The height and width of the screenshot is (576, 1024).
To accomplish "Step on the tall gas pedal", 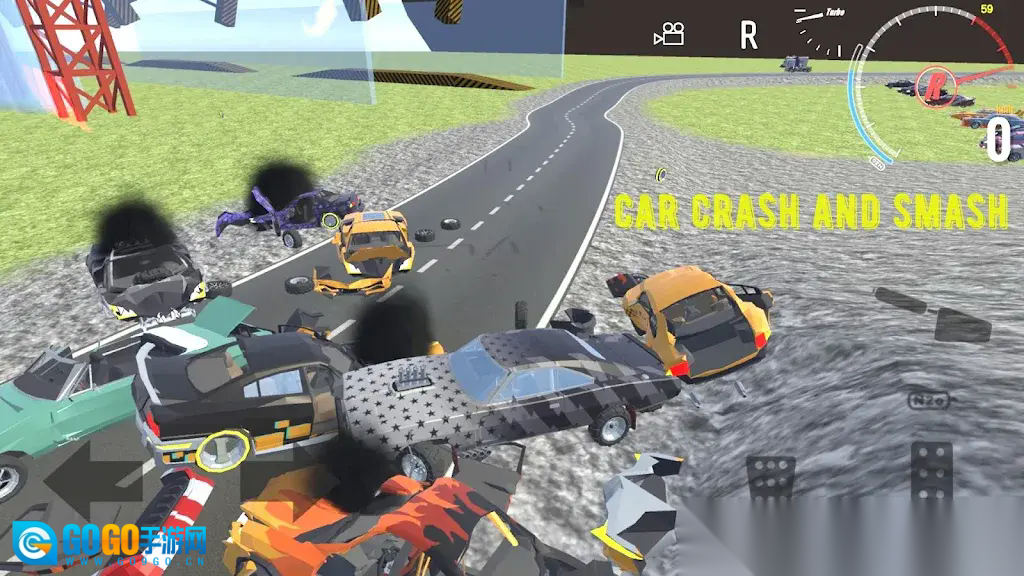I will click(x=932, y=471).
